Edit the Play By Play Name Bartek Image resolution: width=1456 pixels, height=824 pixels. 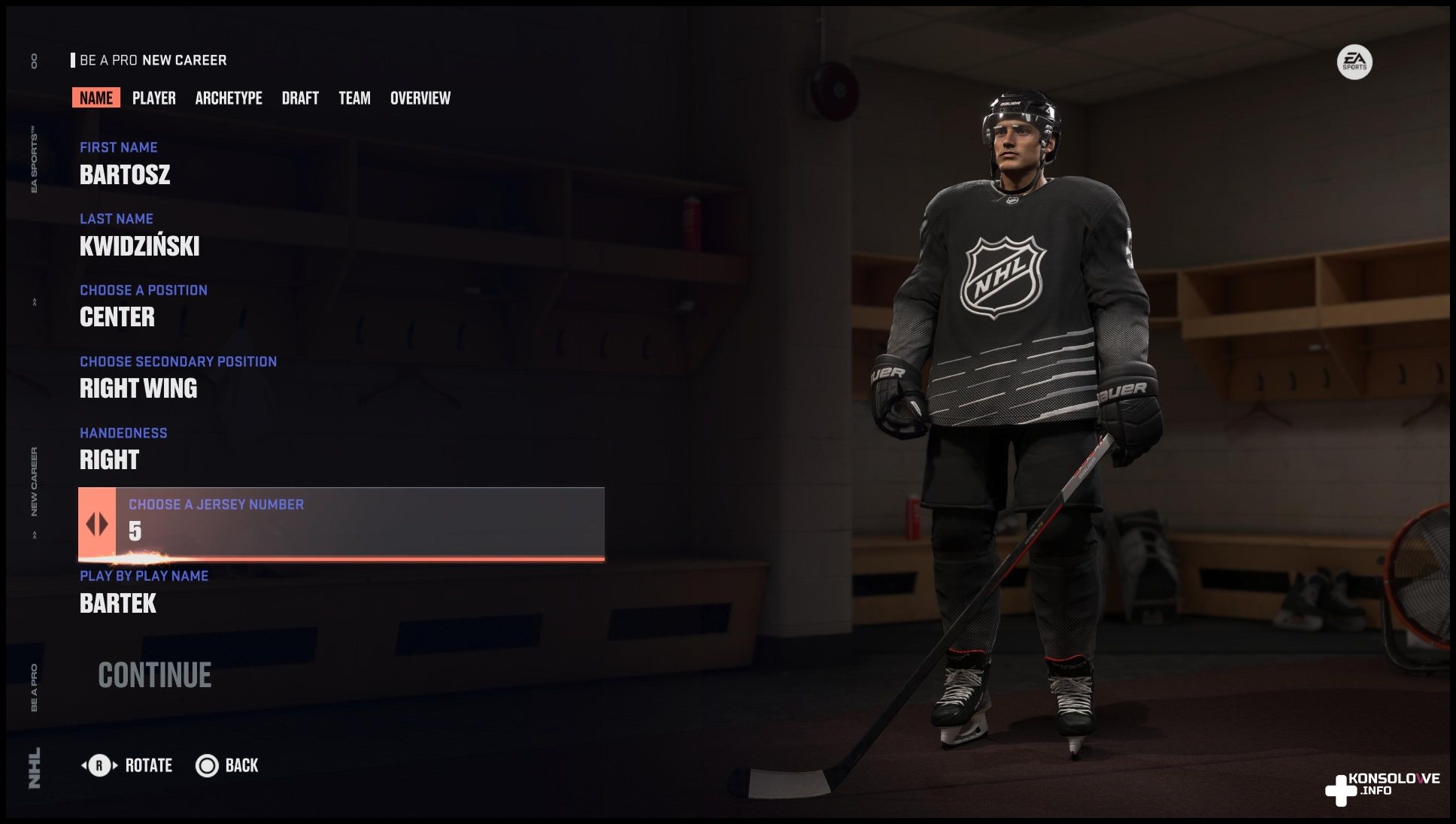(118, 603)
